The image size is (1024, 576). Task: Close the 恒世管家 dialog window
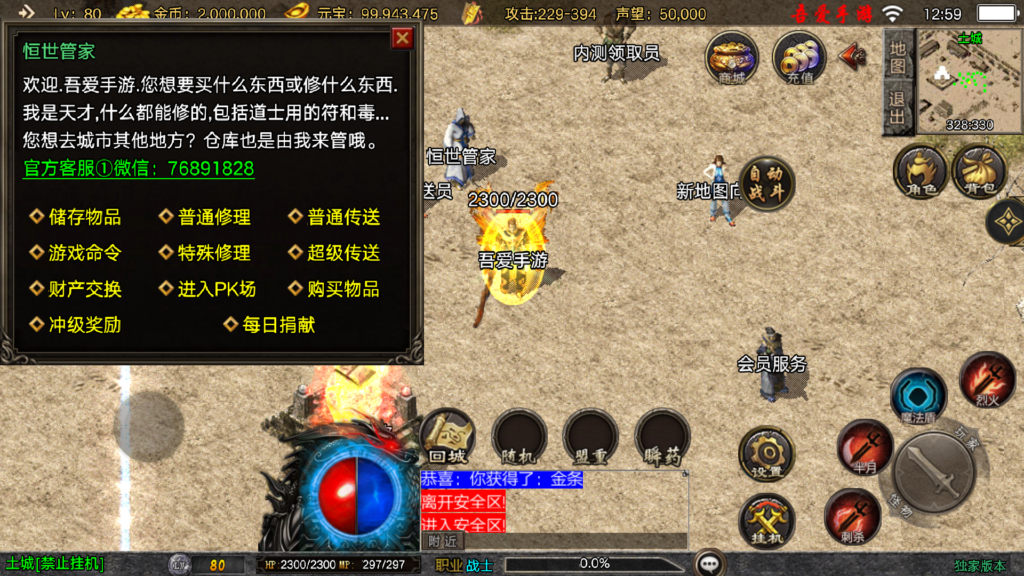(x=402, y=38)
